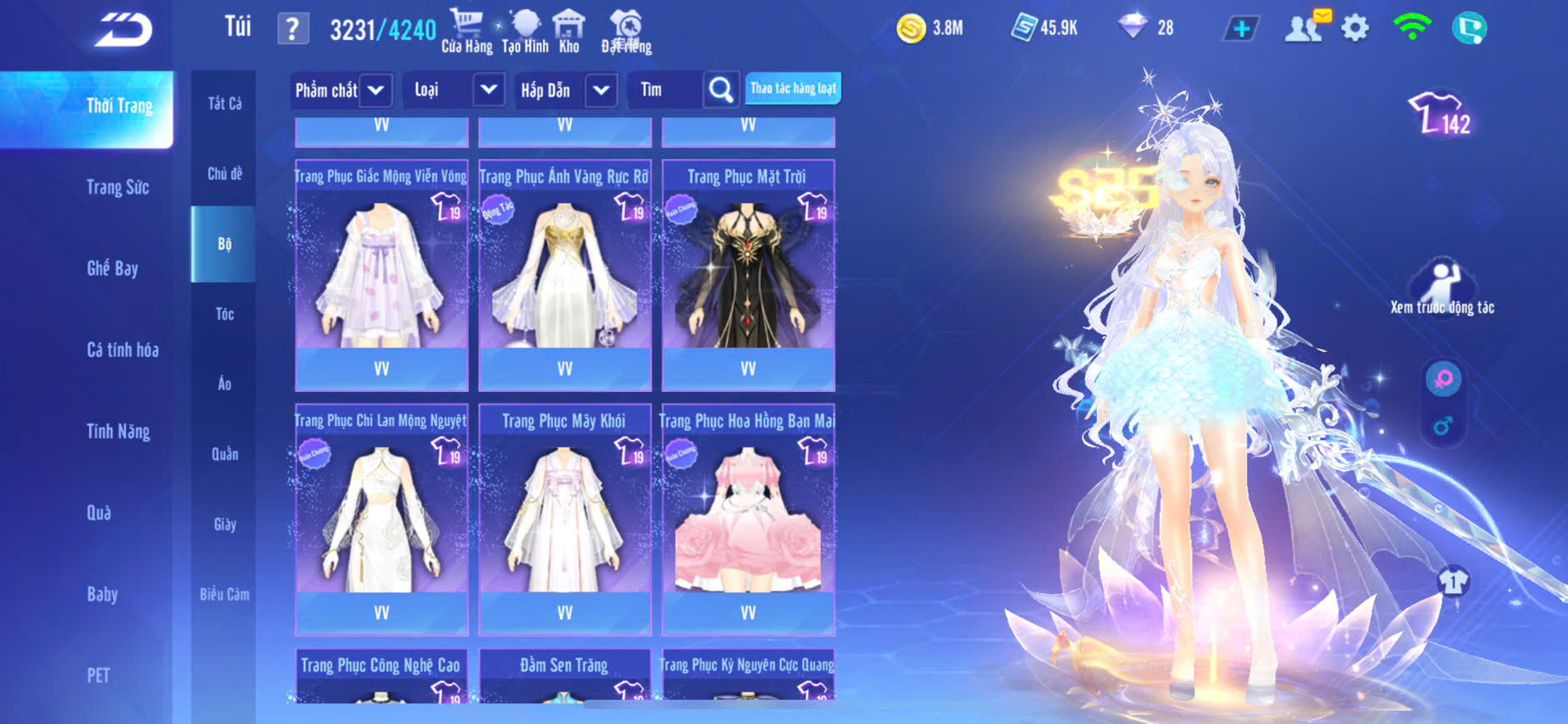Open Xem trước động tác preview

[1441, 287]
